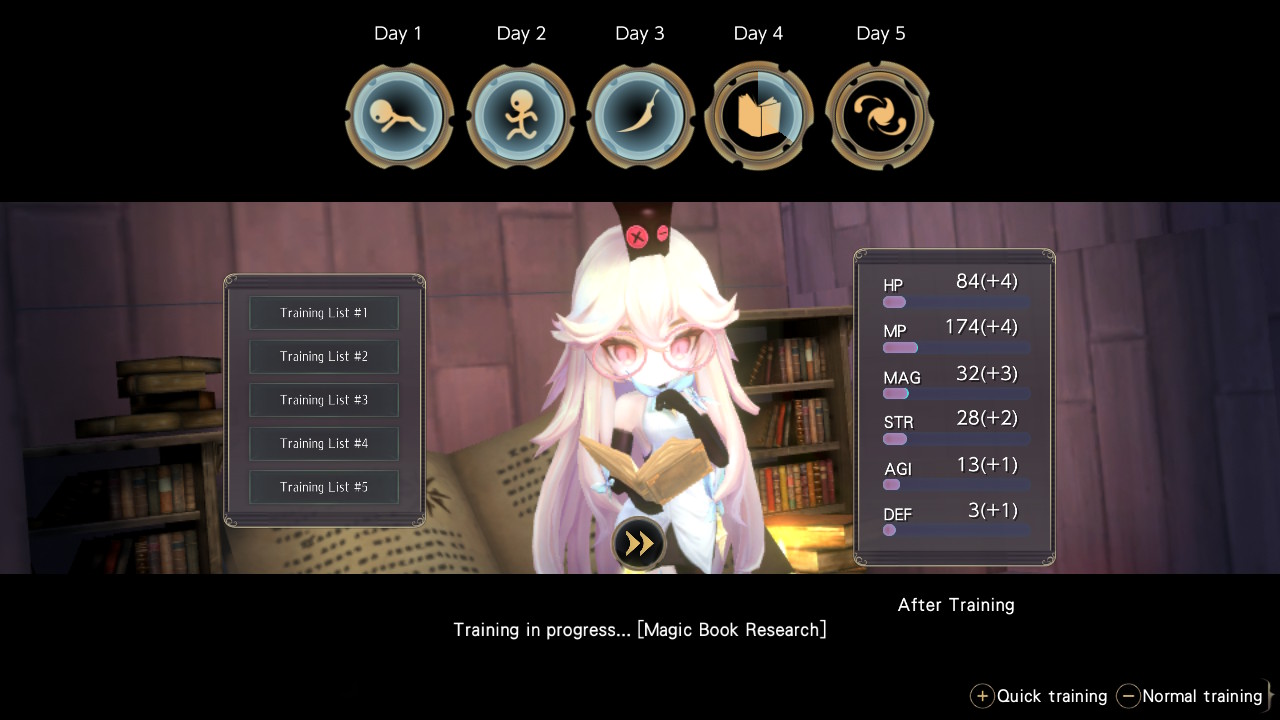This screenshot has height=720, width=1280.
Task: Open Training List #3
Action: point(324,400)
